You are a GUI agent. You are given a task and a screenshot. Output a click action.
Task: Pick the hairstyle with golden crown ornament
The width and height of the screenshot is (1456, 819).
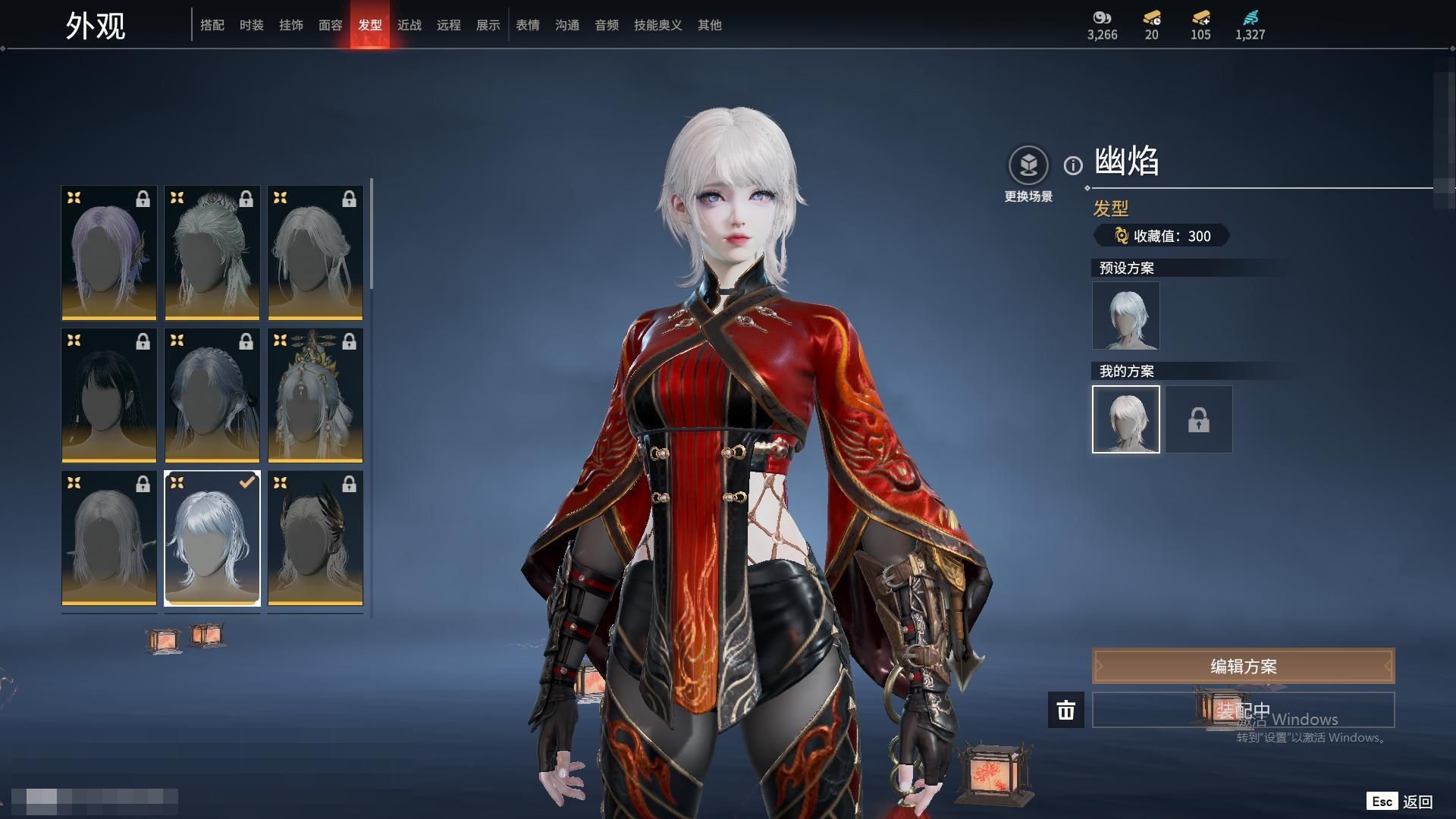click(315, 395)
